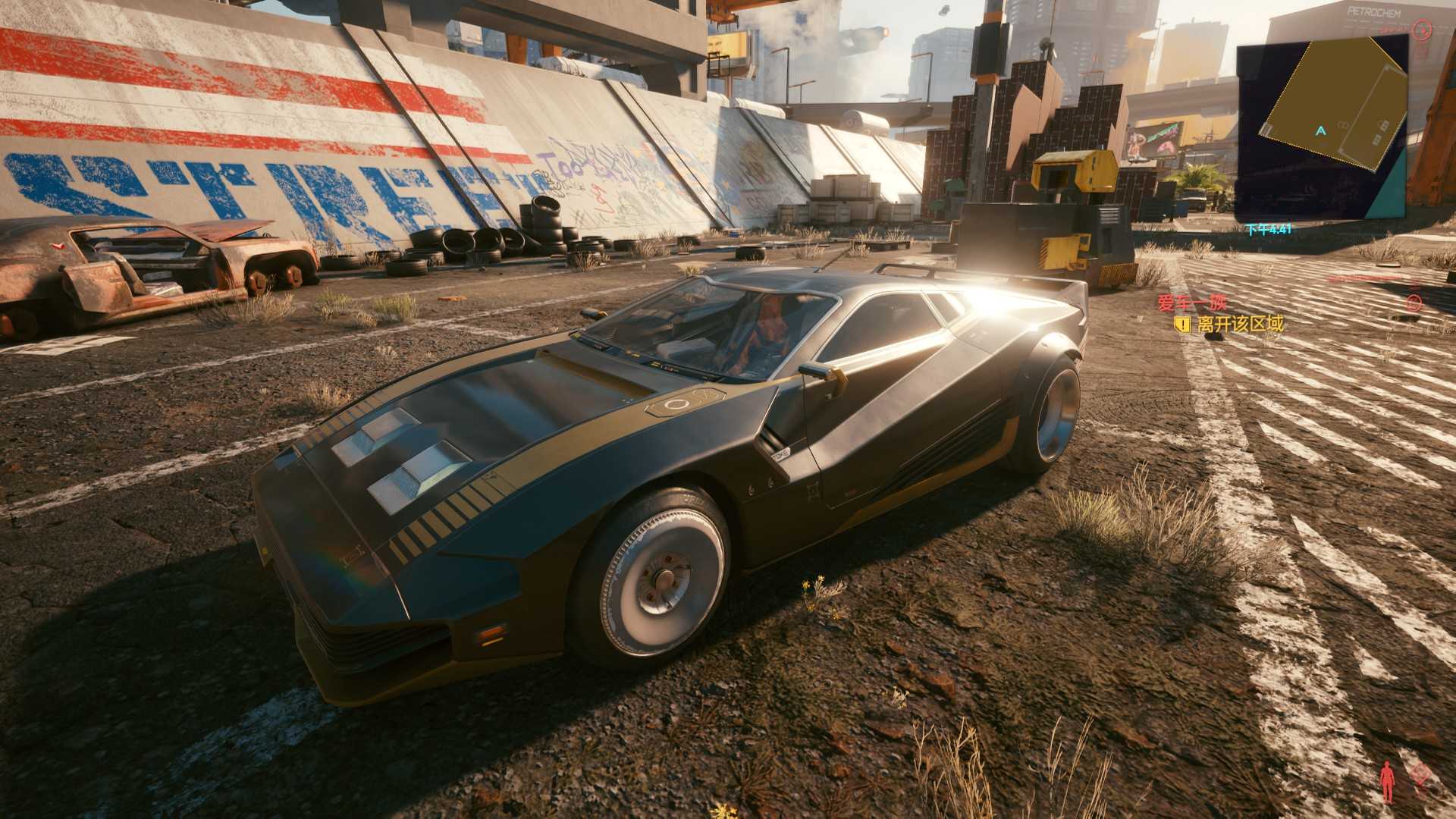Select the cyan player arrow on minimap

coord(1321,130)
